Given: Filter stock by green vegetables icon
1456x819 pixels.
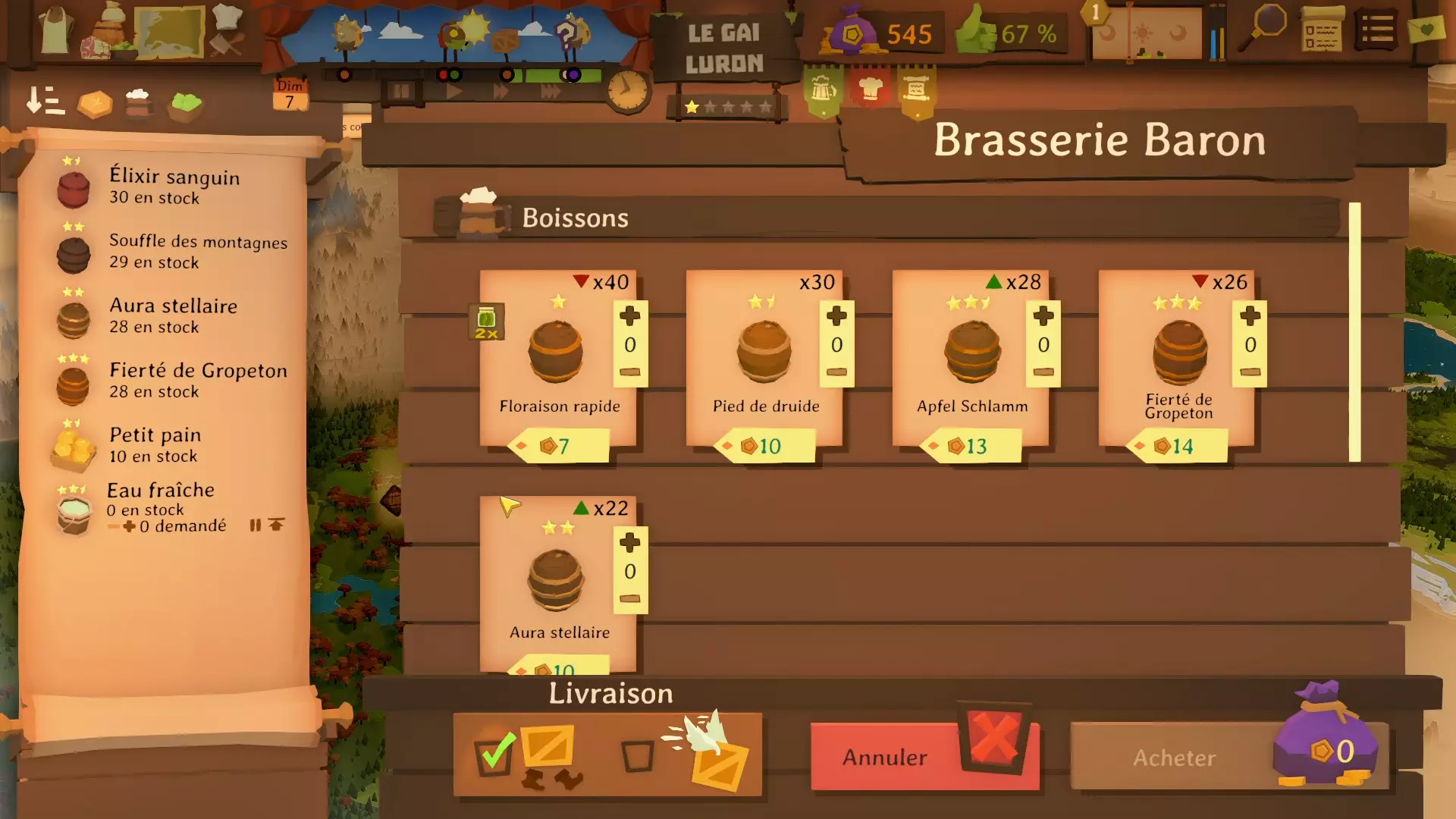Looking at the screenshot, I should [185, 104].
